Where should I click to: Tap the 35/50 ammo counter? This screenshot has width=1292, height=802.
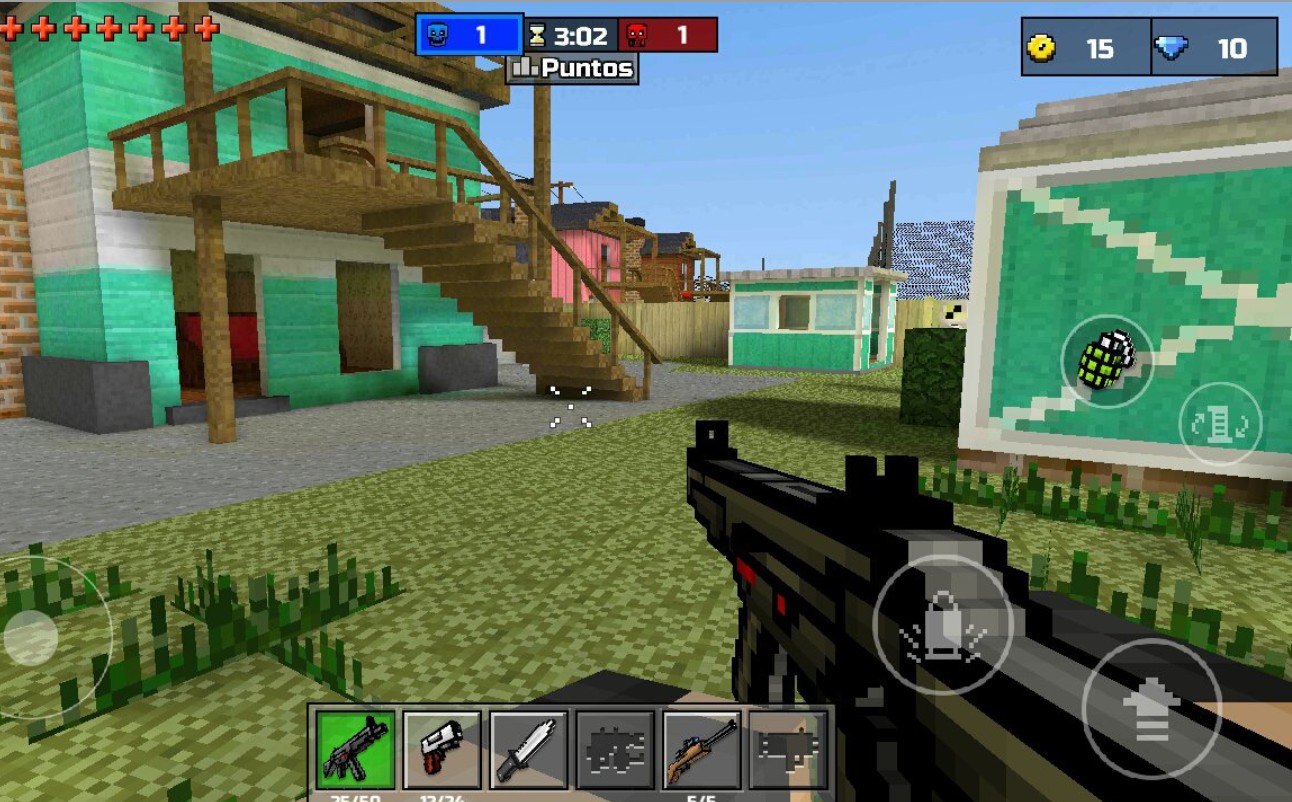(x=355, y=797)
